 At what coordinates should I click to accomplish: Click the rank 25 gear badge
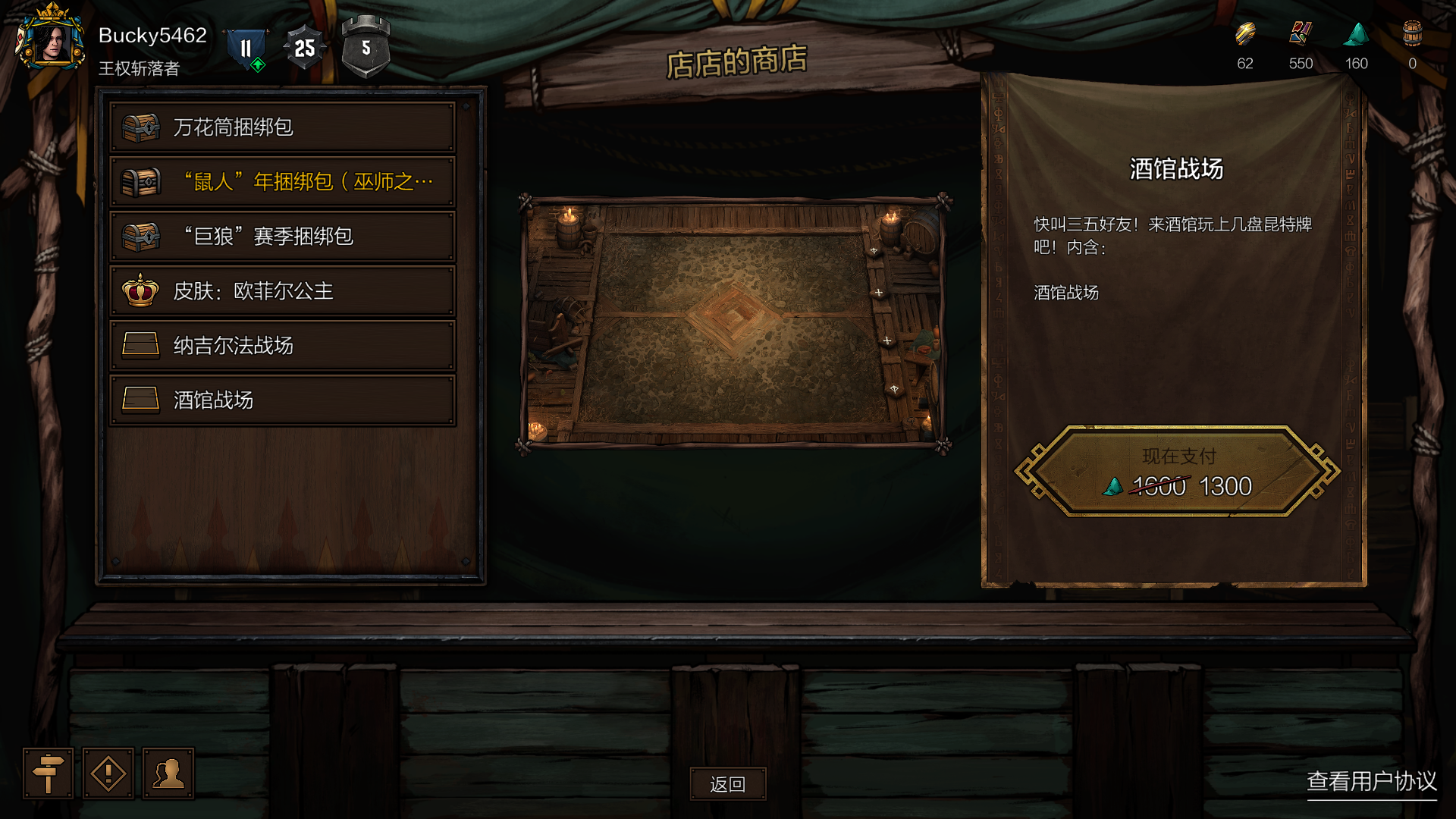pos(304,49)
